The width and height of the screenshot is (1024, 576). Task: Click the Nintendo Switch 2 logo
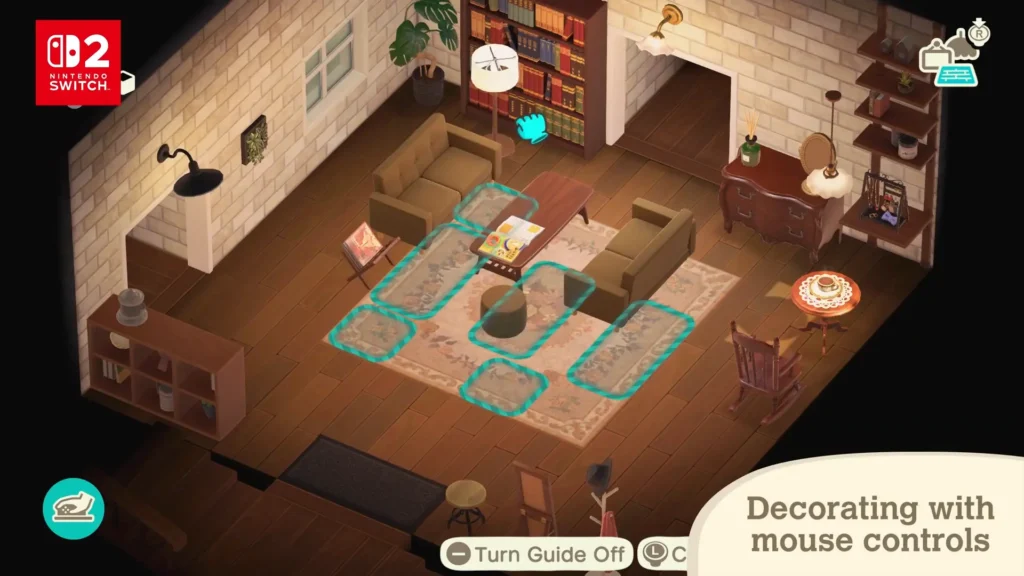click(78, 62)
